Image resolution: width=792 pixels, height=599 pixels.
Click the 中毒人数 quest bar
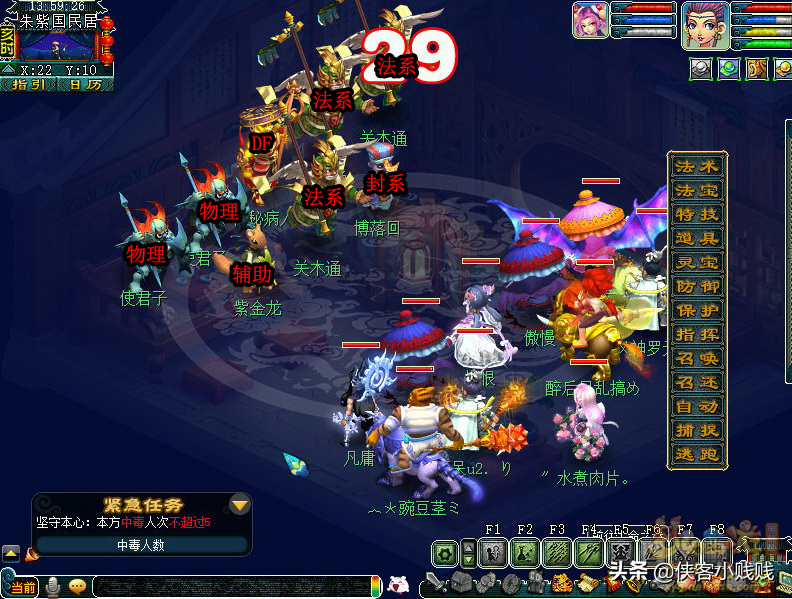tap(141, 545)
